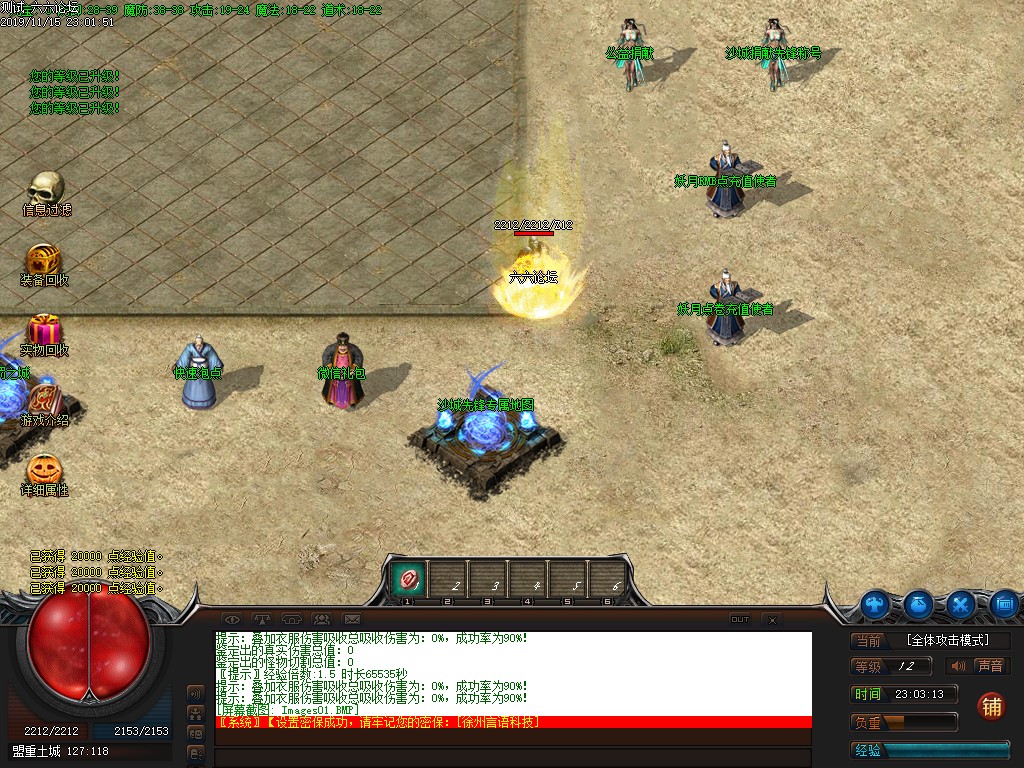Click the eye icon above the chat

[x=232, y=619]
